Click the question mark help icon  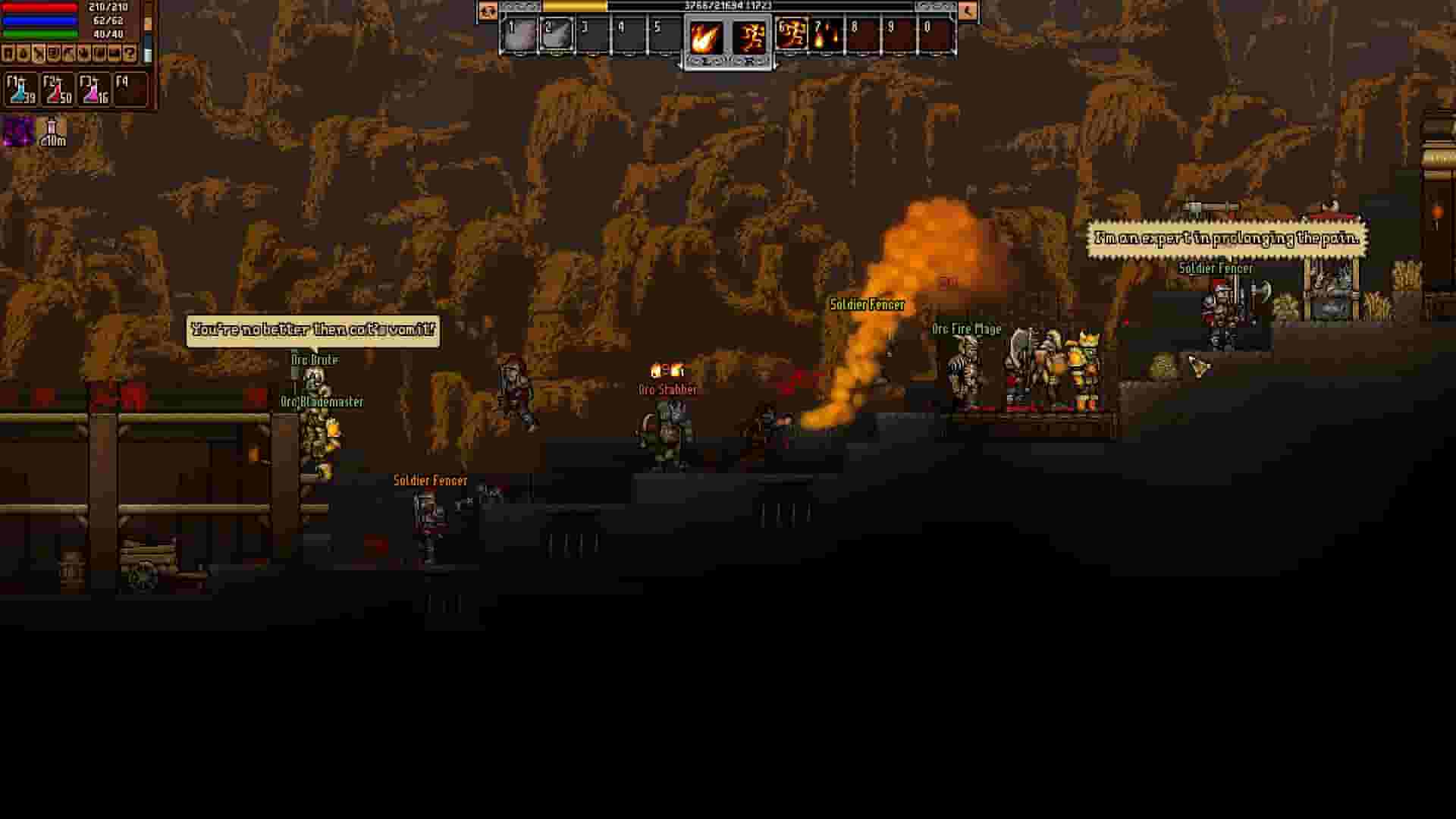pyautogui.click(x=130, y=53)
